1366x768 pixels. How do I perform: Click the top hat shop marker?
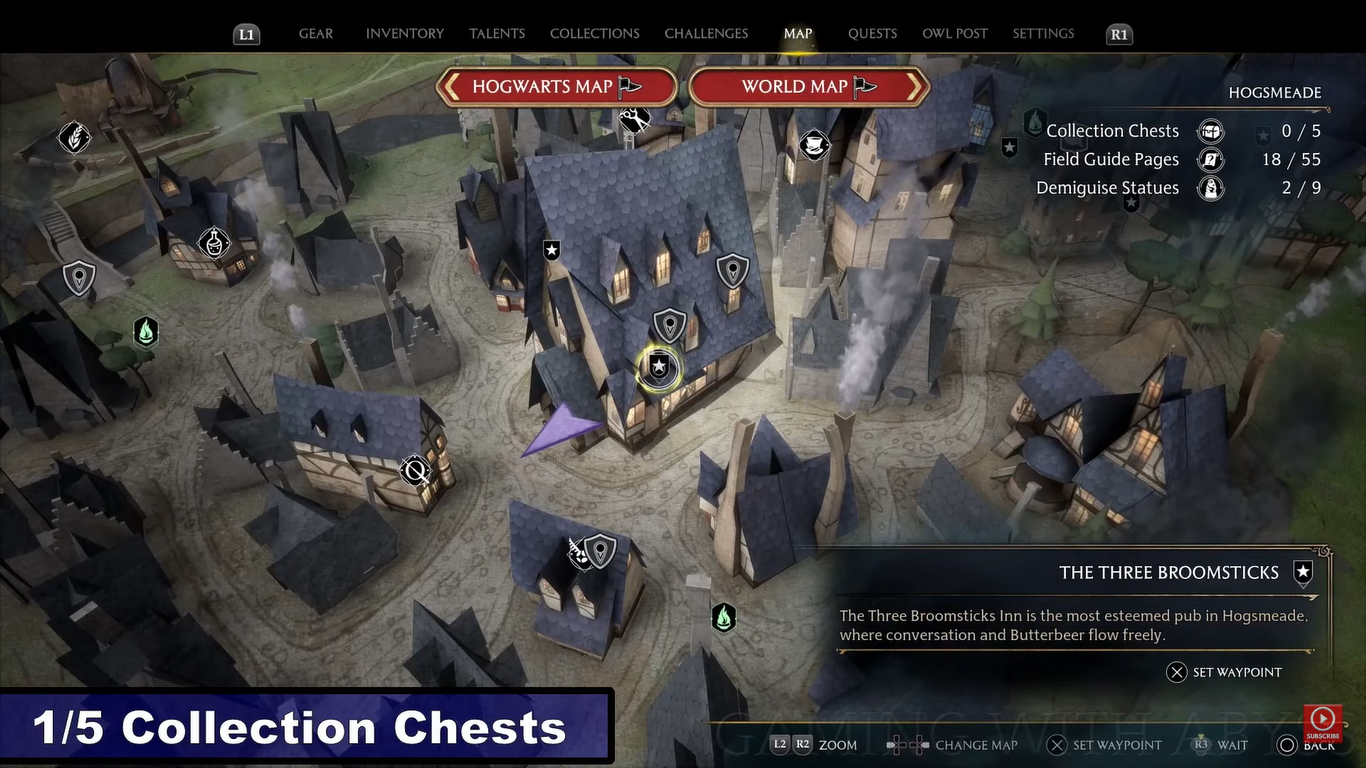(x=814, y=146)
